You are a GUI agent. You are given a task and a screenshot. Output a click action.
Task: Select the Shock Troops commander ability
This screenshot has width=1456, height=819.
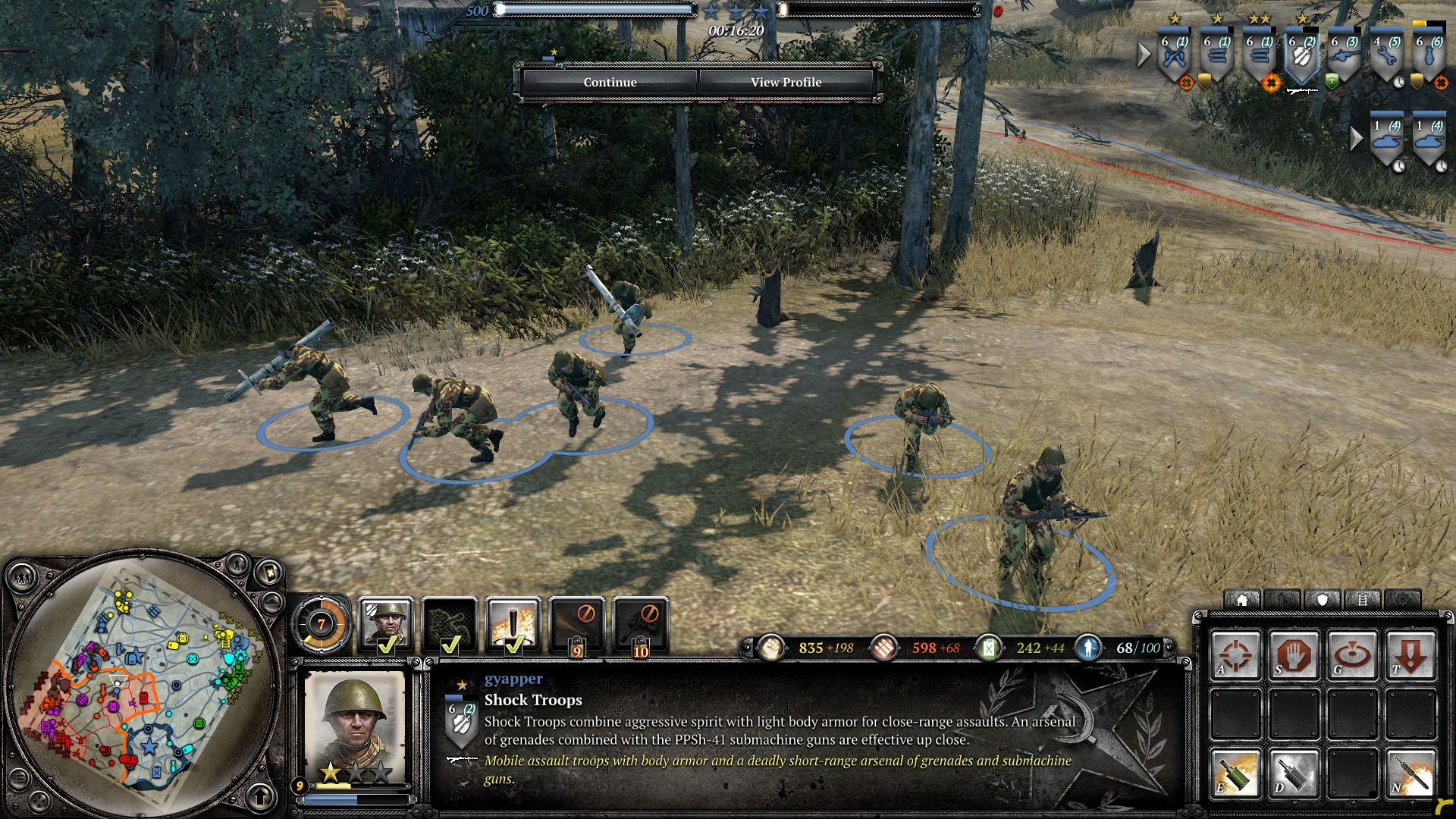coord(386,625)
